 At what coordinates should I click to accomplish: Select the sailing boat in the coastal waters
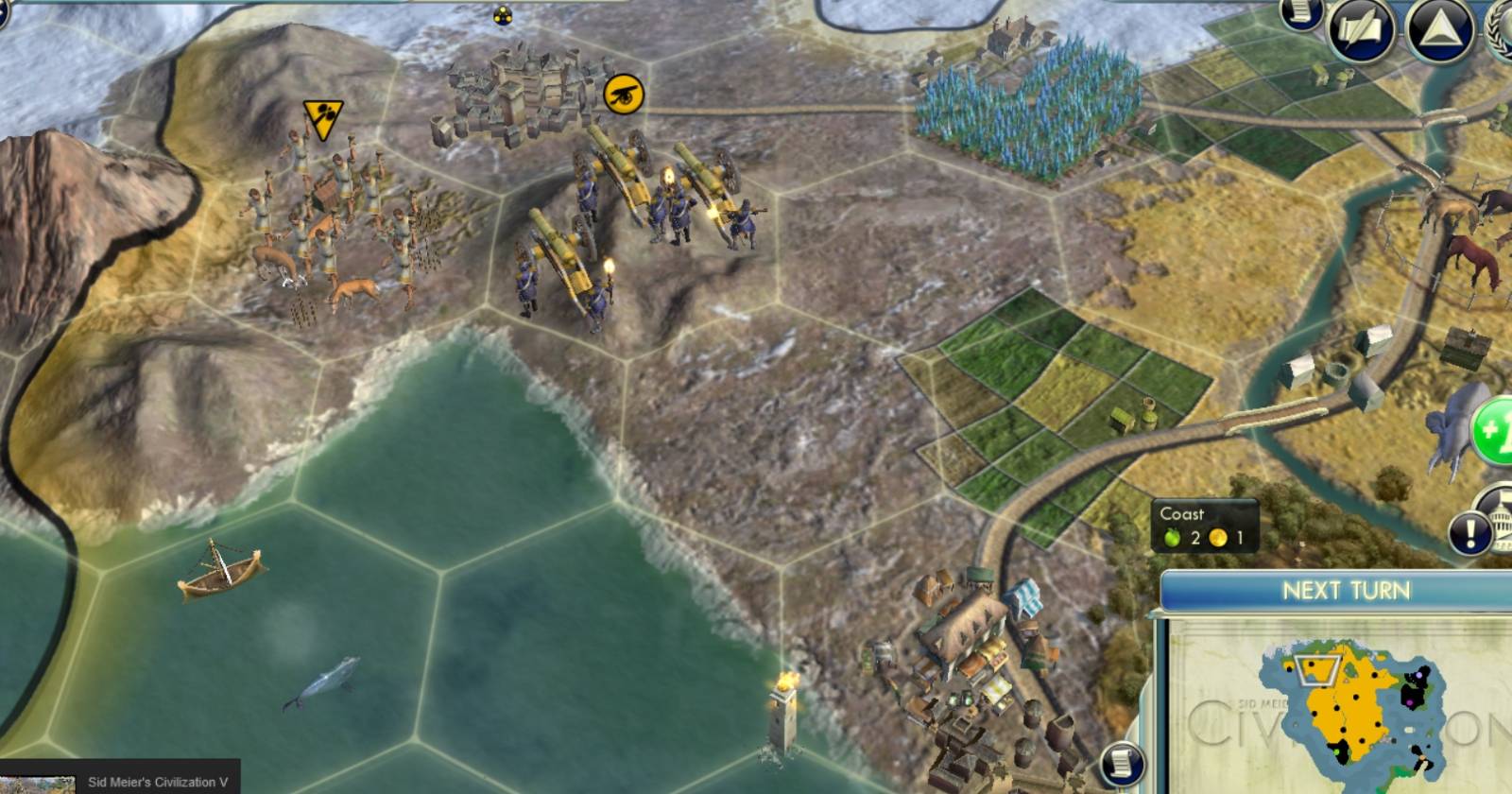tap(219, 575)
